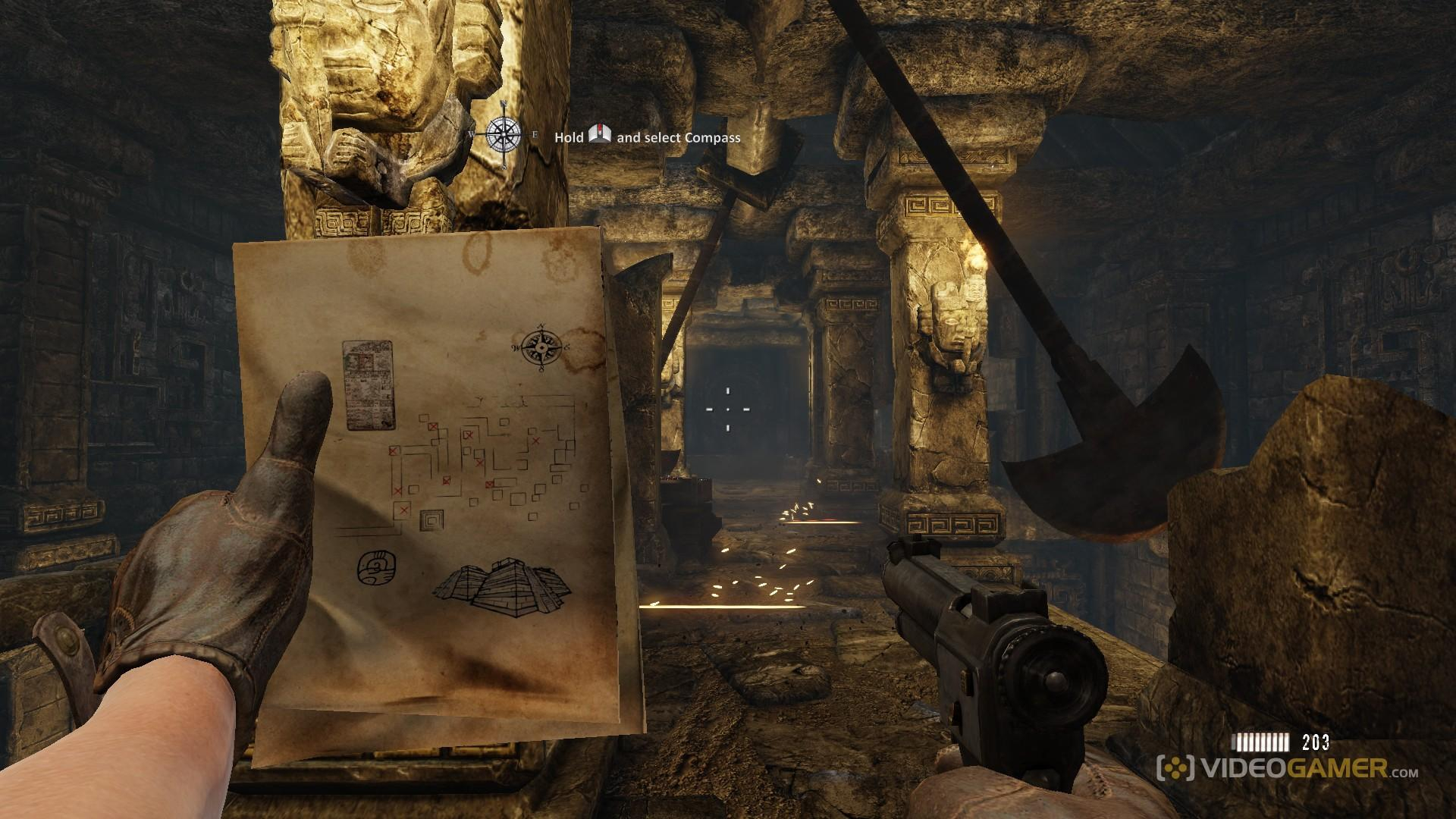Viewport: 1456px width, 819px height.
Task: Toggle the West marker on the top compass
Action: tap(472, 133)
